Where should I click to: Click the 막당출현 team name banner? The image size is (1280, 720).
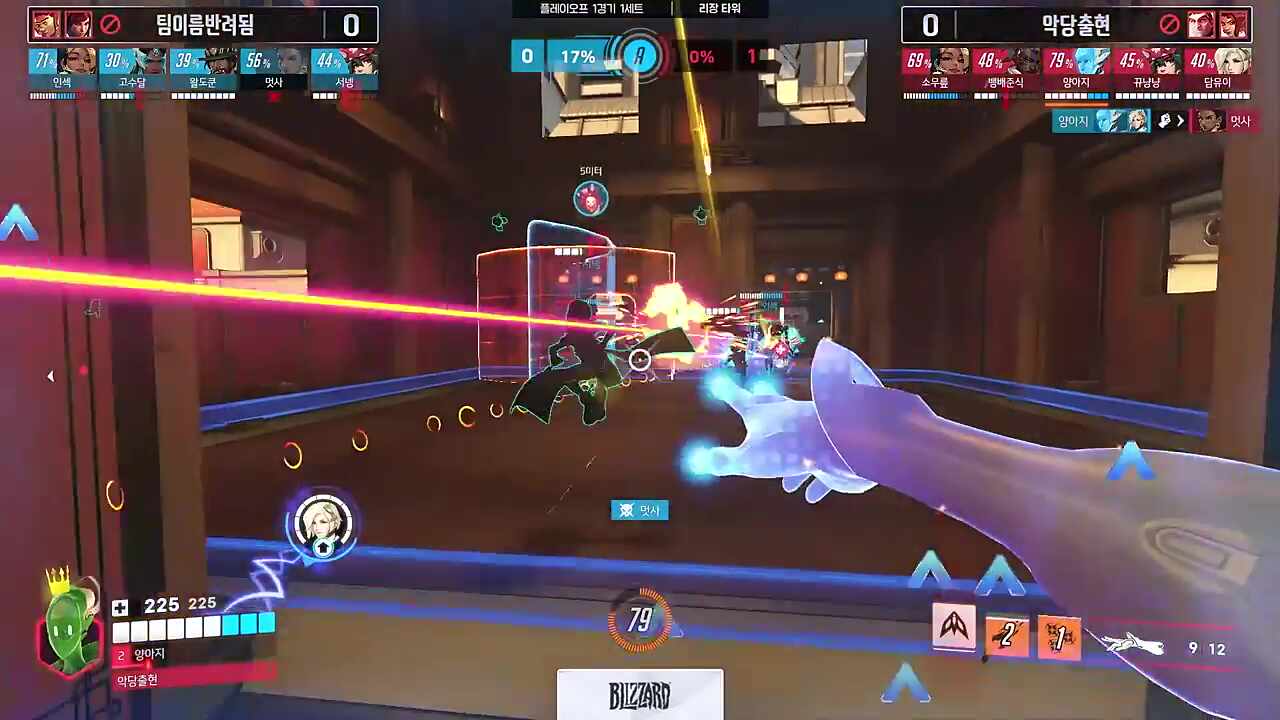tap(1075, 25)
